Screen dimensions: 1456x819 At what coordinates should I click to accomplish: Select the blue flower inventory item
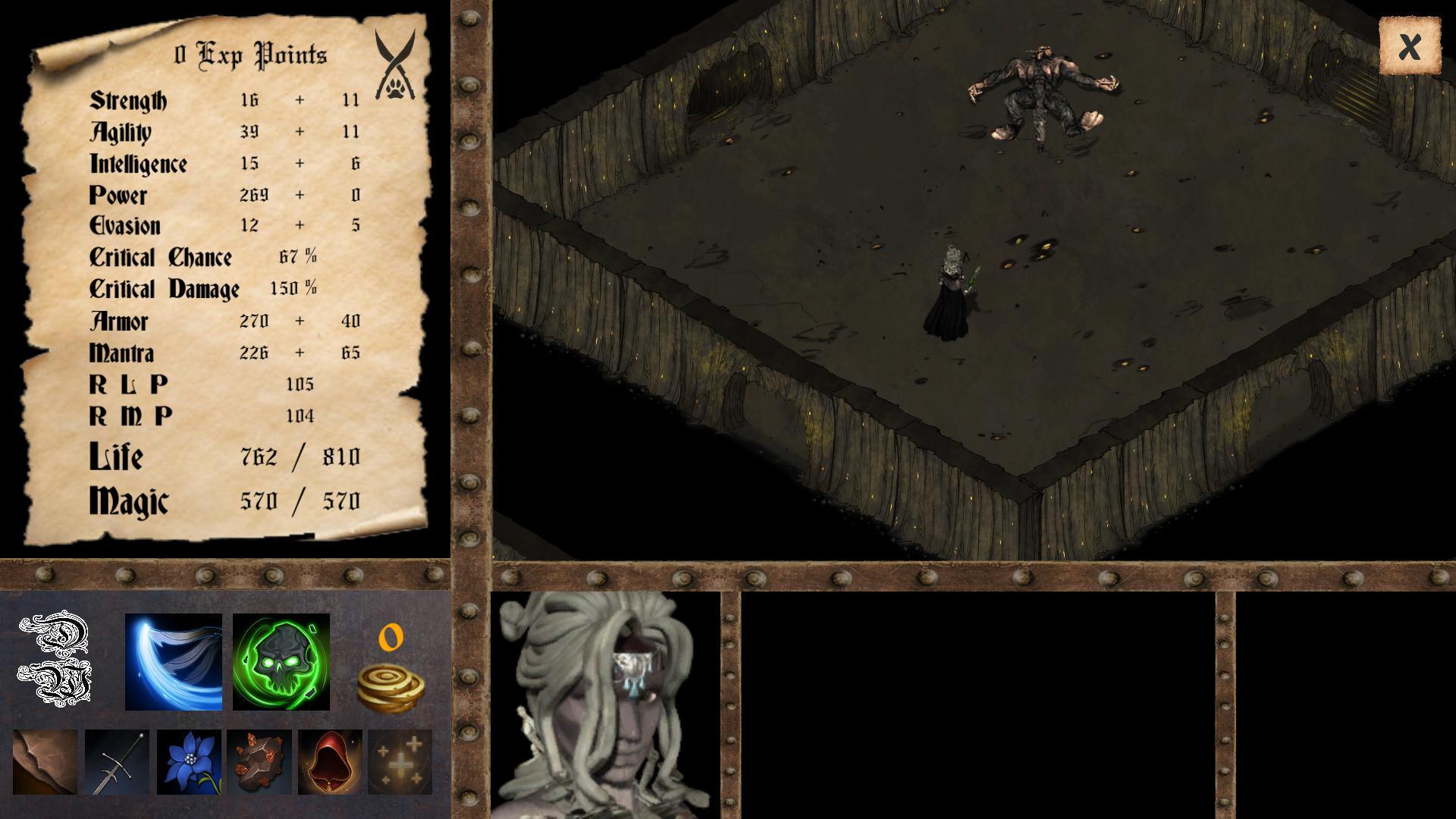point(189,761)
